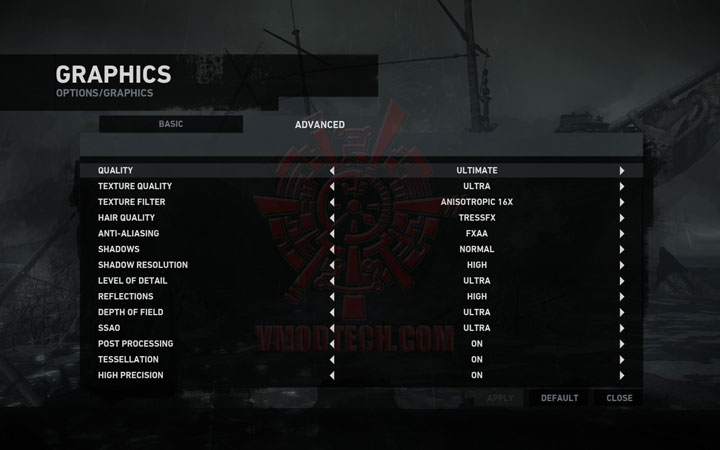Reduce Depth of Field with left arrow
Image resolution: width=720 pixels, height=450 pixels.
point(332,312)
